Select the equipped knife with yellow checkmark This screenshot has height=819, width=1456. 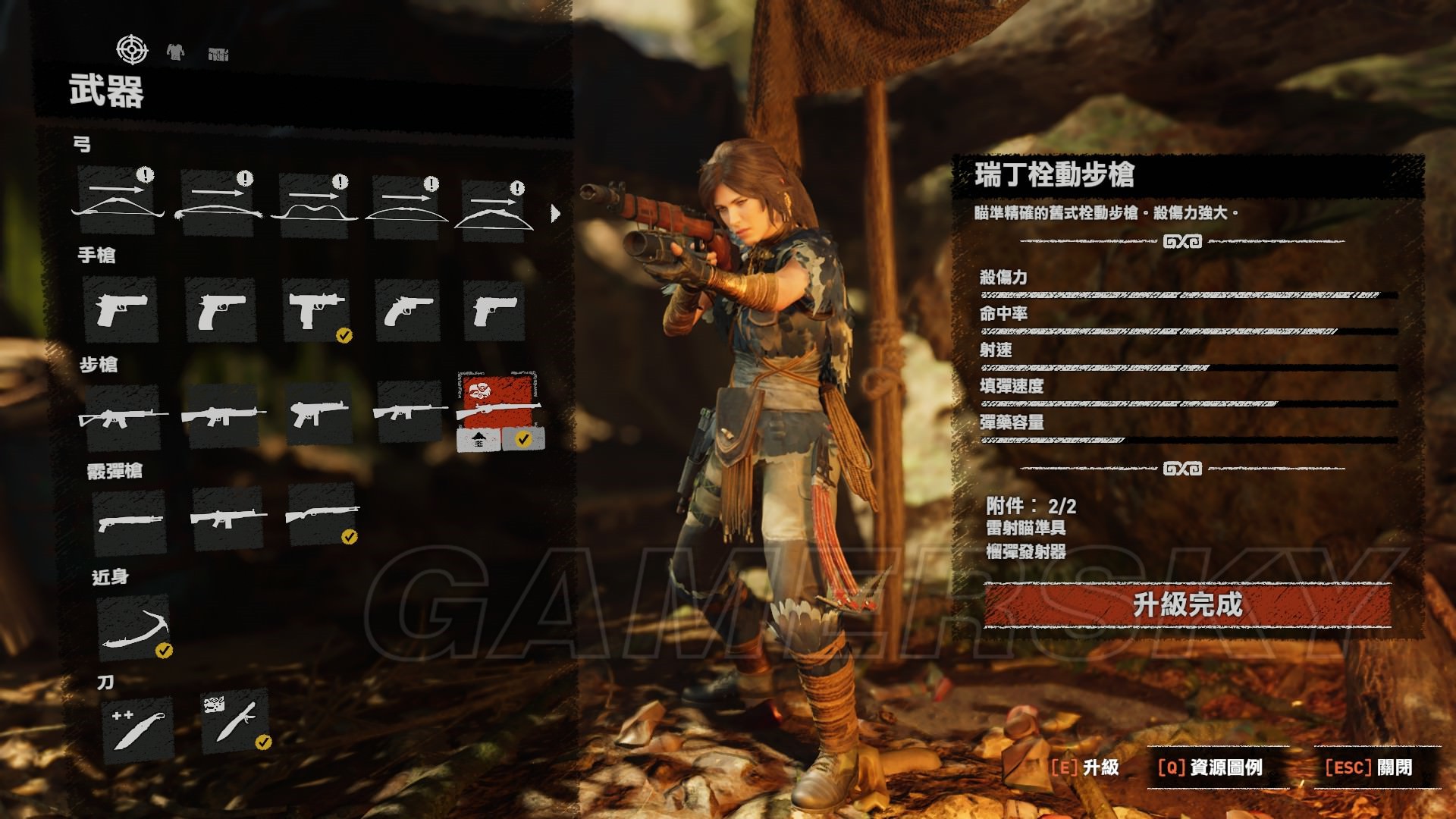click(235, 720)
